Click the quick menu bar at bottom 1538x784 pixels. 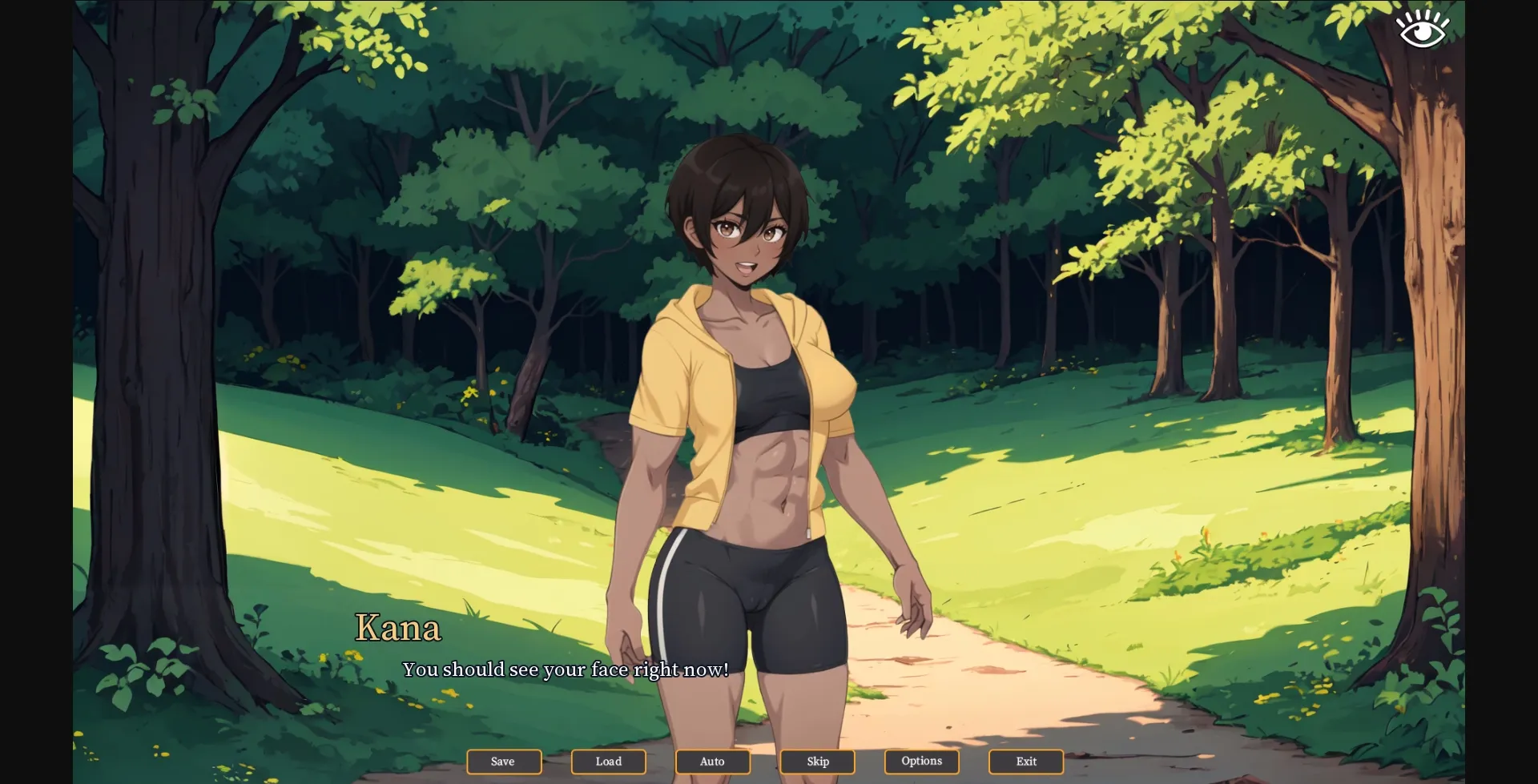coord(765,762)
